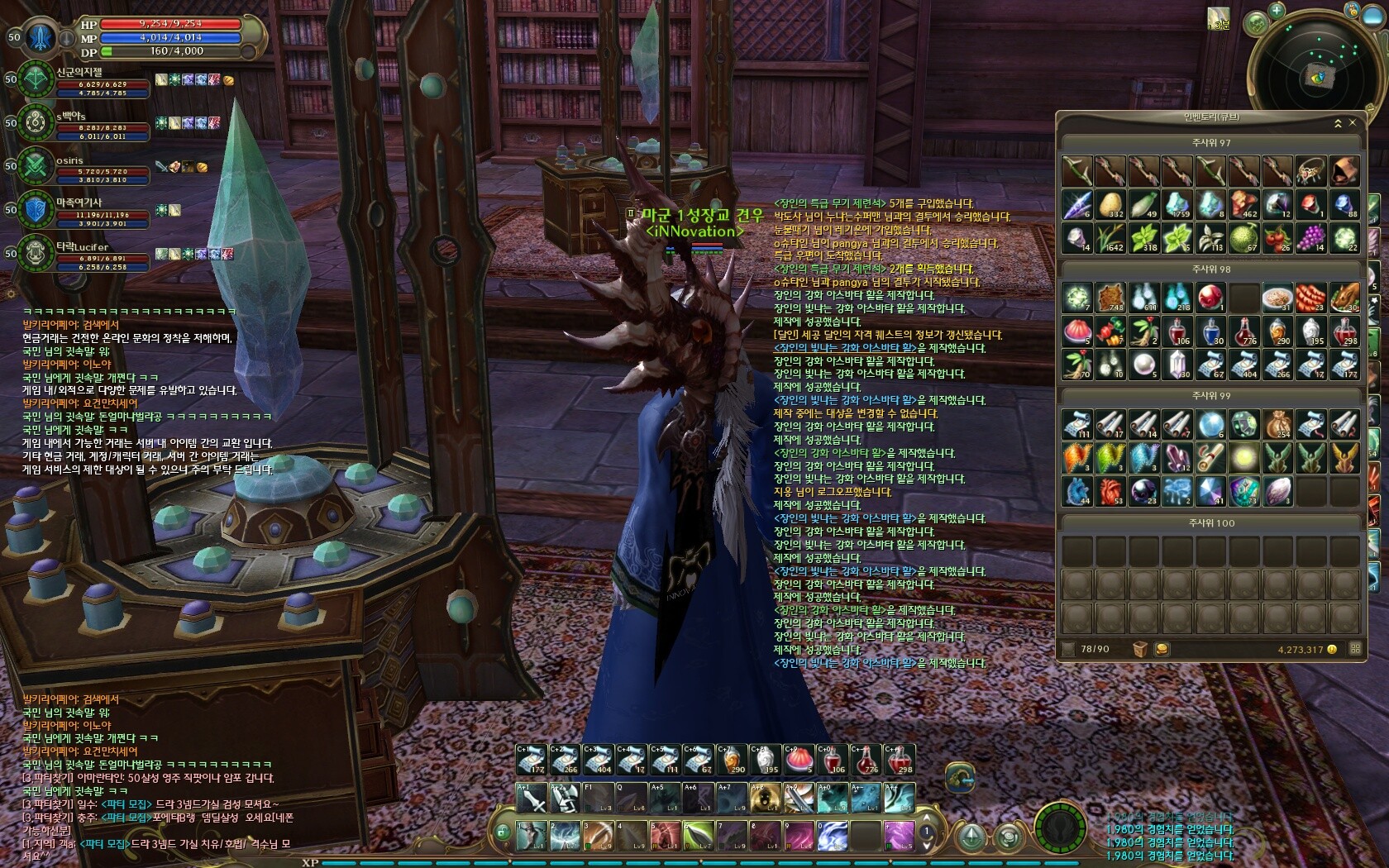Use the orange swirl potion hotbar slot
The height and width of the screenshot is (868, 1389).
pos(732,760)
